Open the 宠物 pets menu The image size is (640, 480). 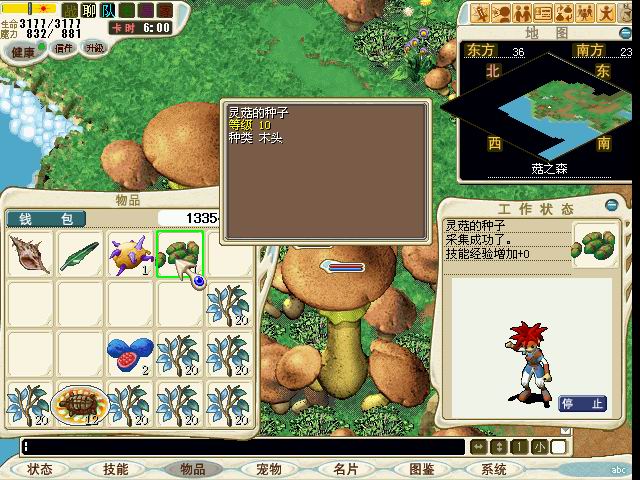point(268,469)
